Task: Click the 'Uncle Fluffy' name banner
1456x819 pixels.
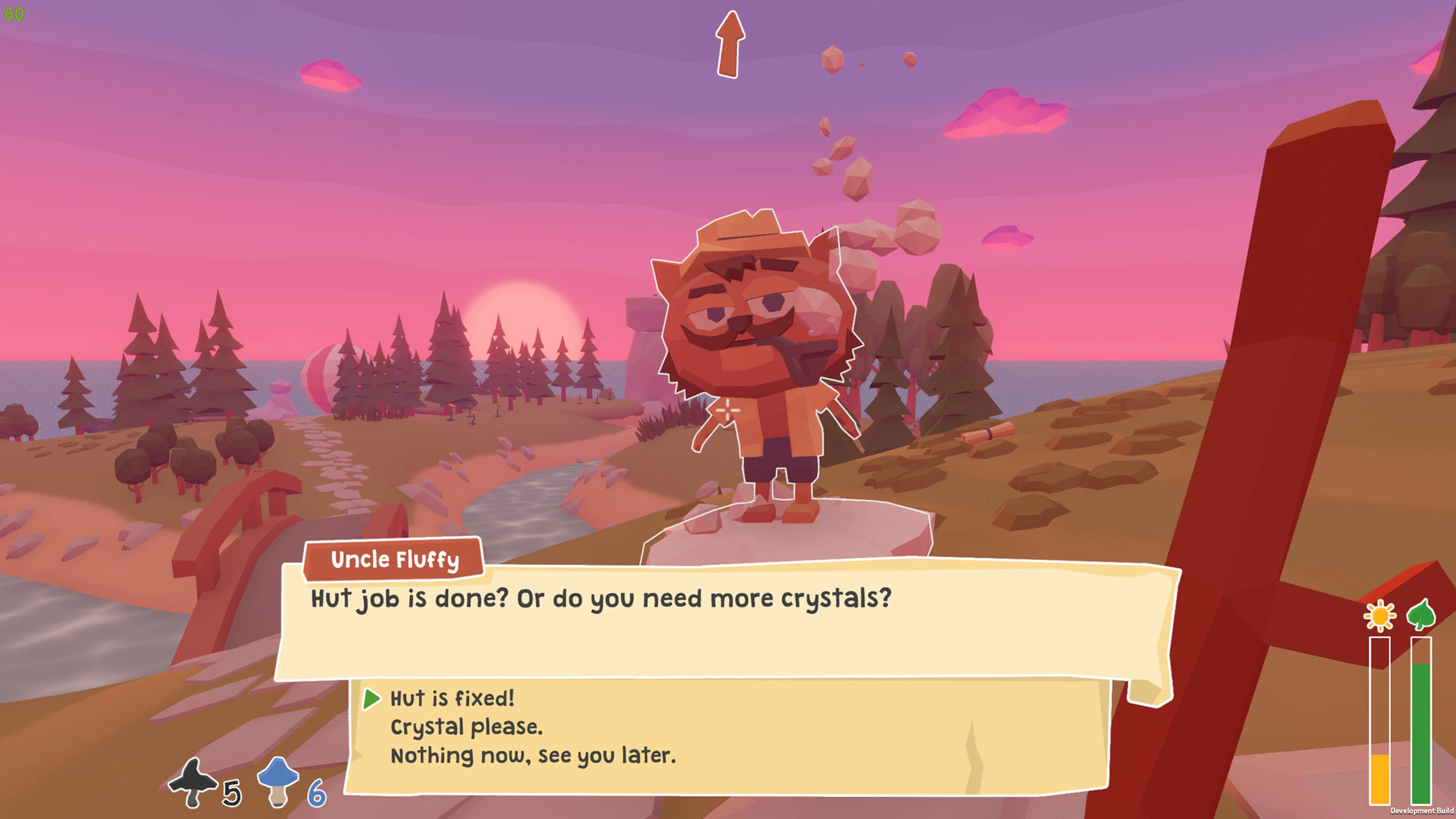Action: (x=394, y=560)
